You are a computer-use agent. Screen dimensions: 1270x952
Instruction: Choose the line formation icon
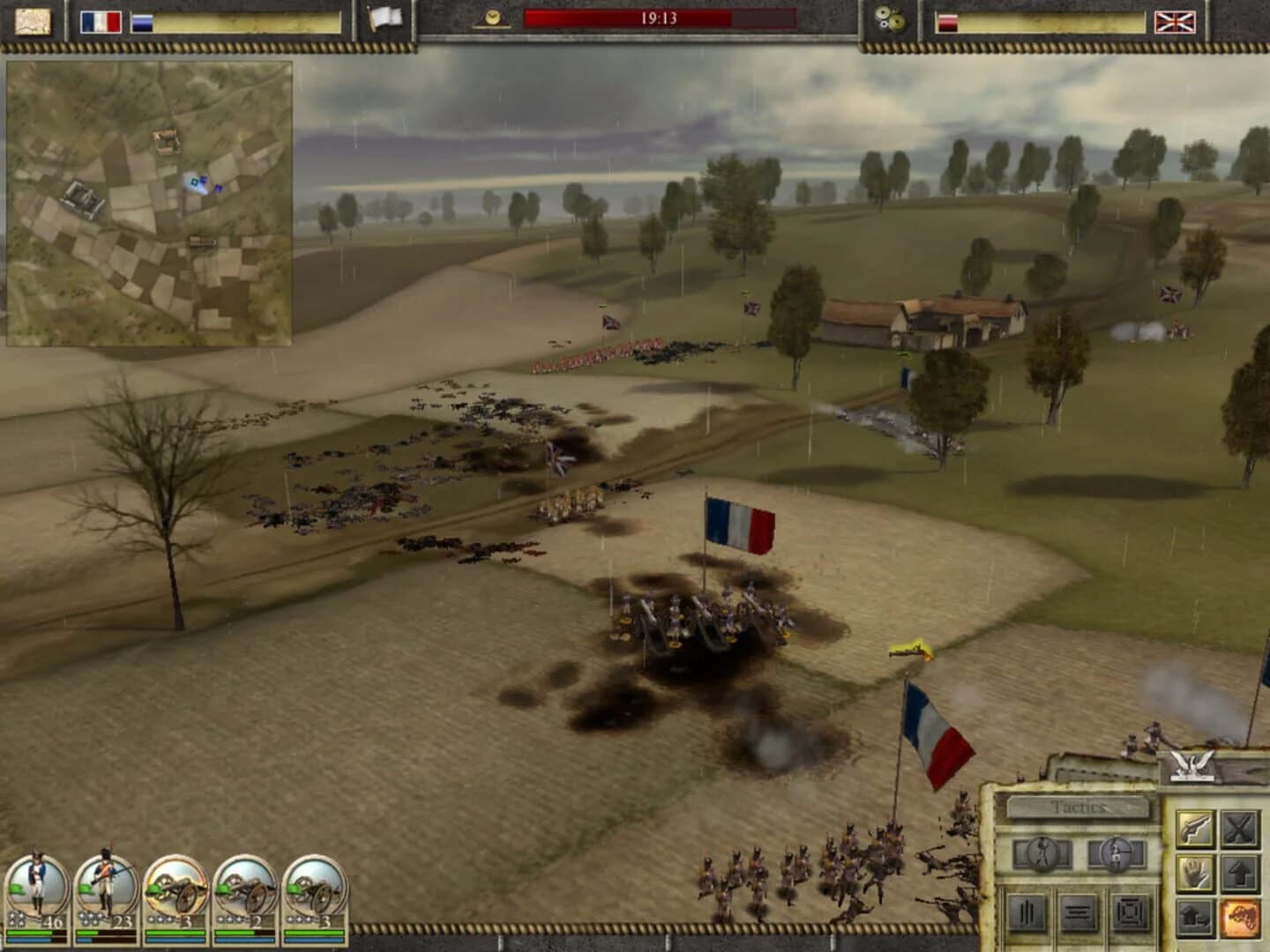pos(1077,913)
